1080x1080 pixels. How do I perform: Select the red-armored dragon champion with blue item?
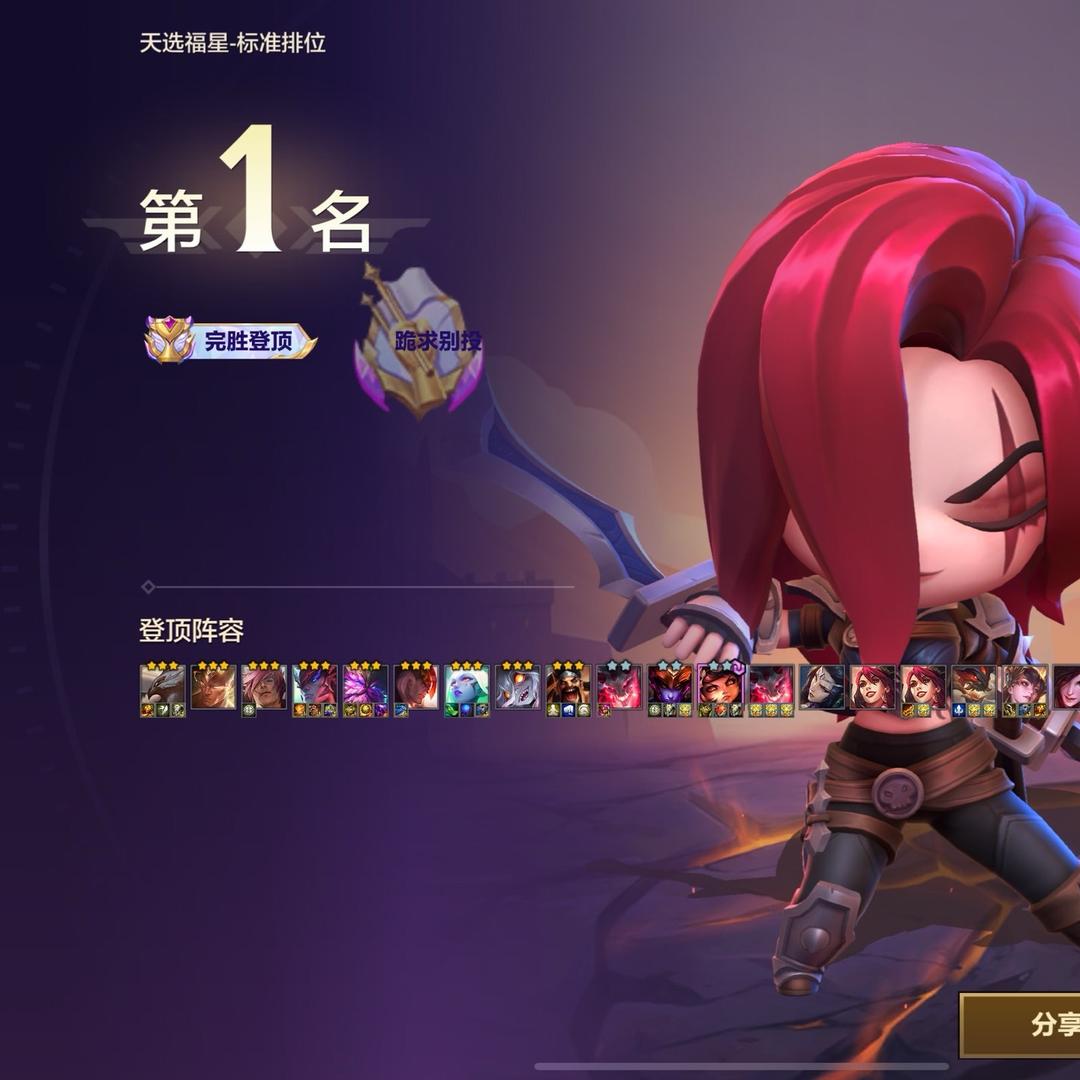click(x=973, y=686)
